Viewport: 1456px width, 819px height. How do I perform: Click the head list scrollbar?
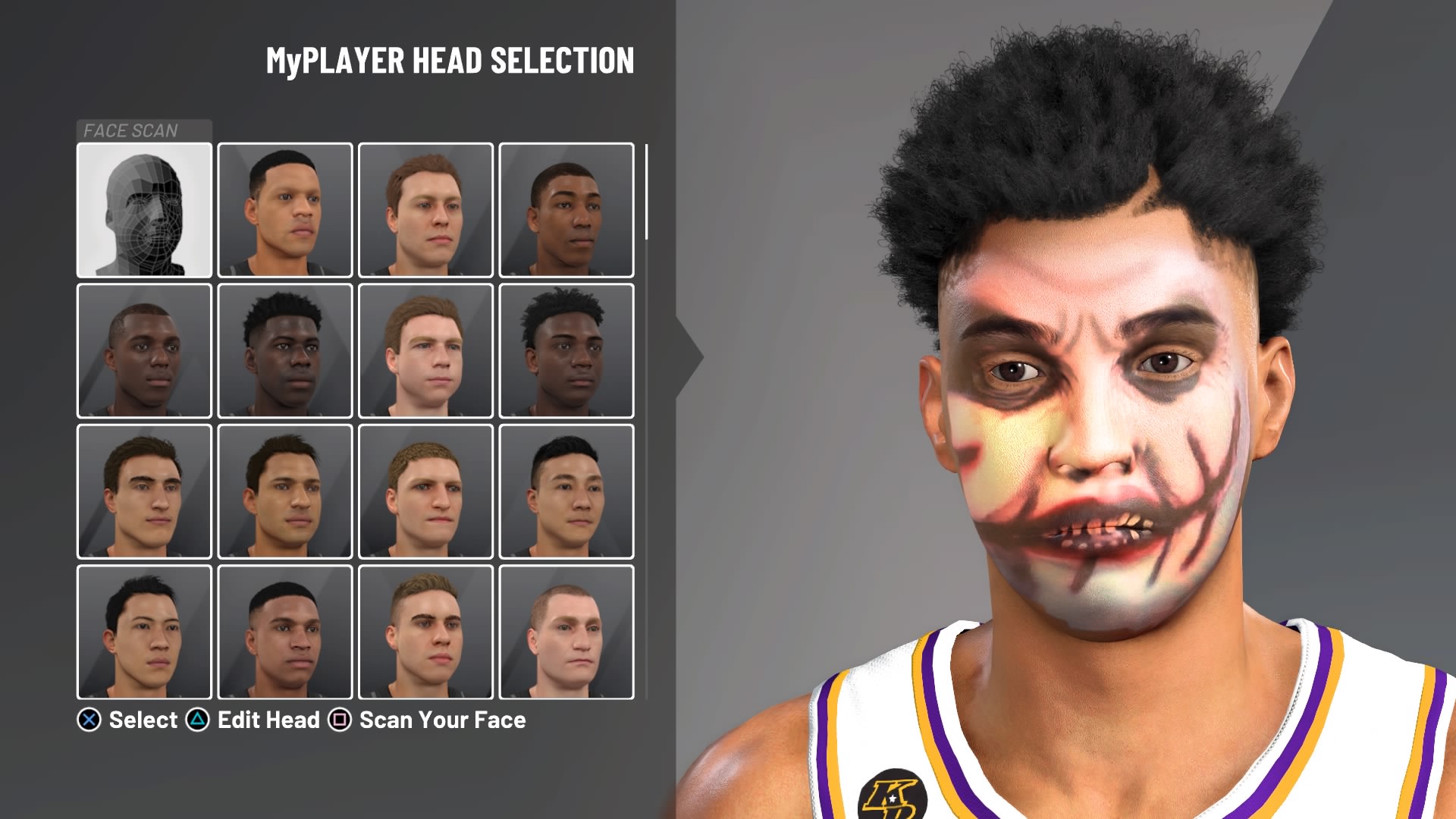tap(646, 193)
